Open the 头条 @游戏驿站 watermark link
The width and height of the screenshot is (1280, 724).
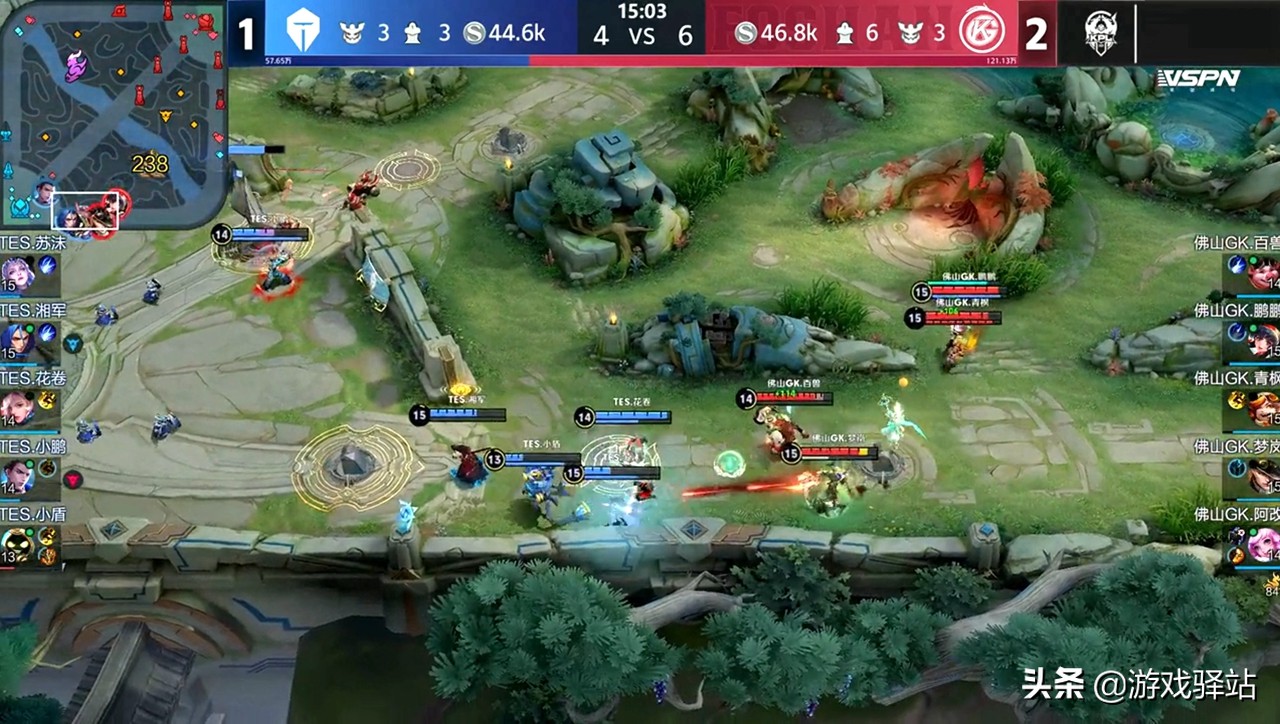(x=1138, y=685)
